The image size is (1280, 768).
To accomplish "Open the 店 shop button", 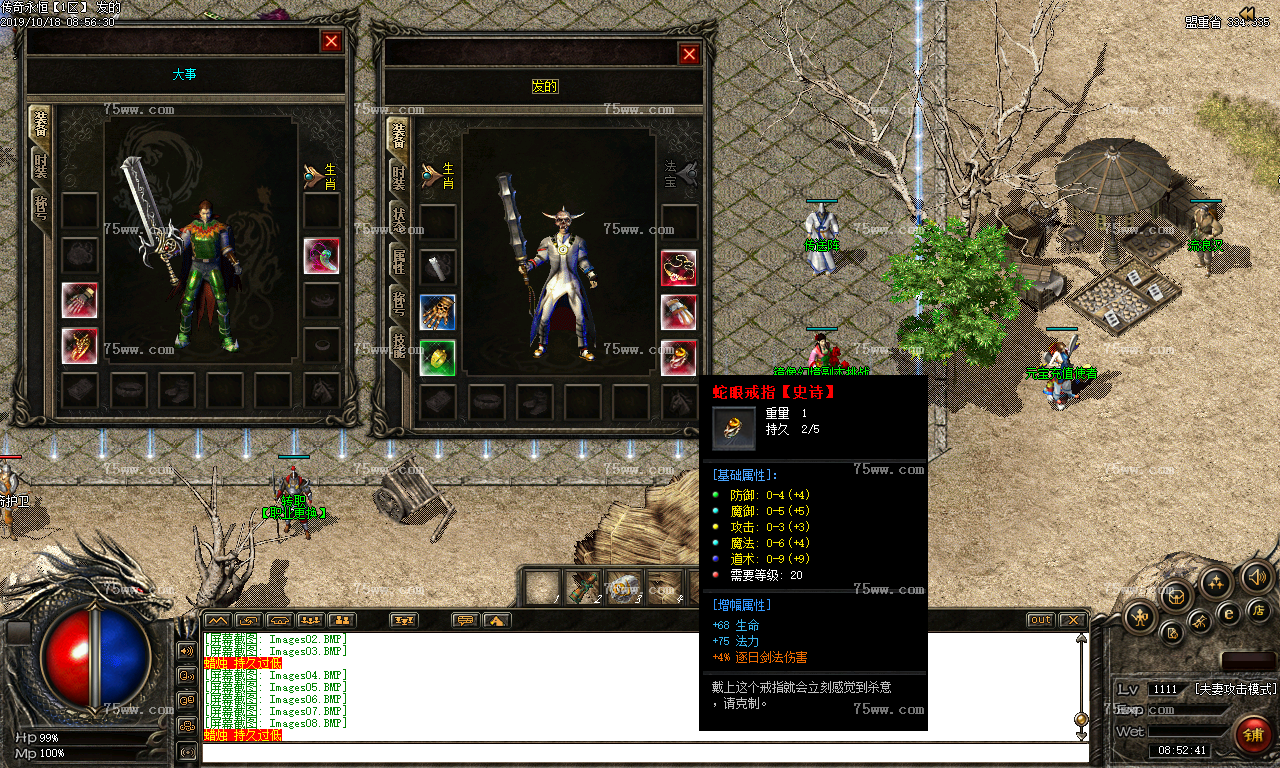I will point(1257,610).
